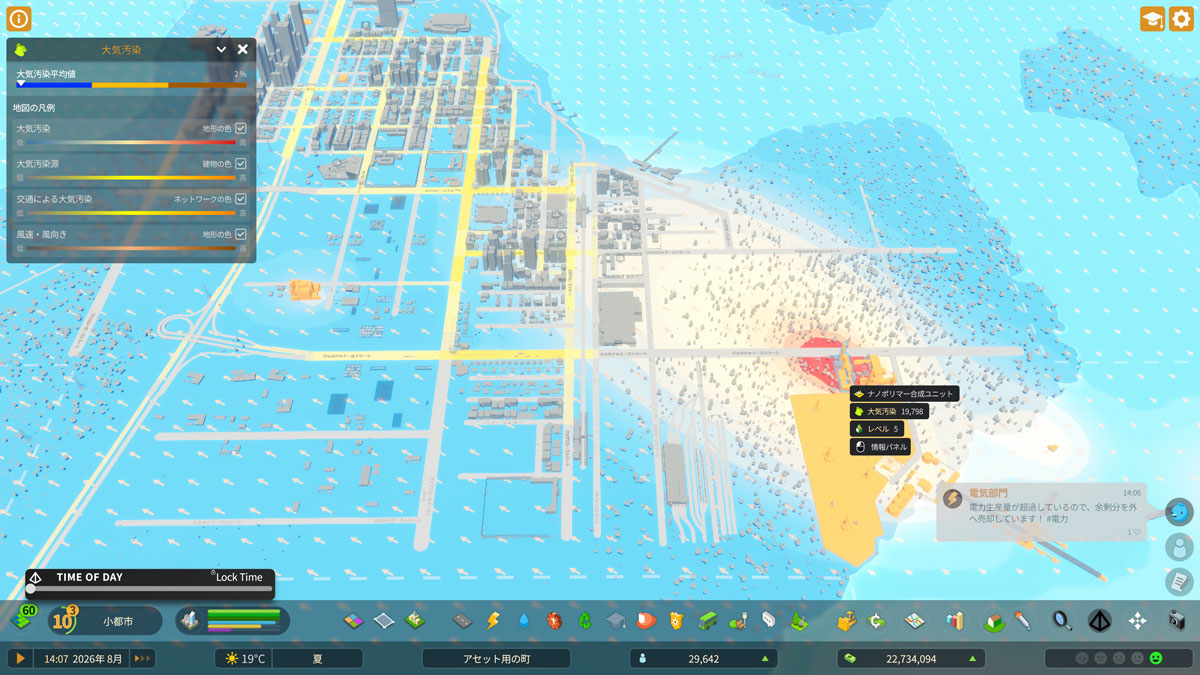Toggle the 風速・風向き terrain color checkbox
This screenshot has height=675, width=1200.
pyautogui.click(x=240, y=234)
